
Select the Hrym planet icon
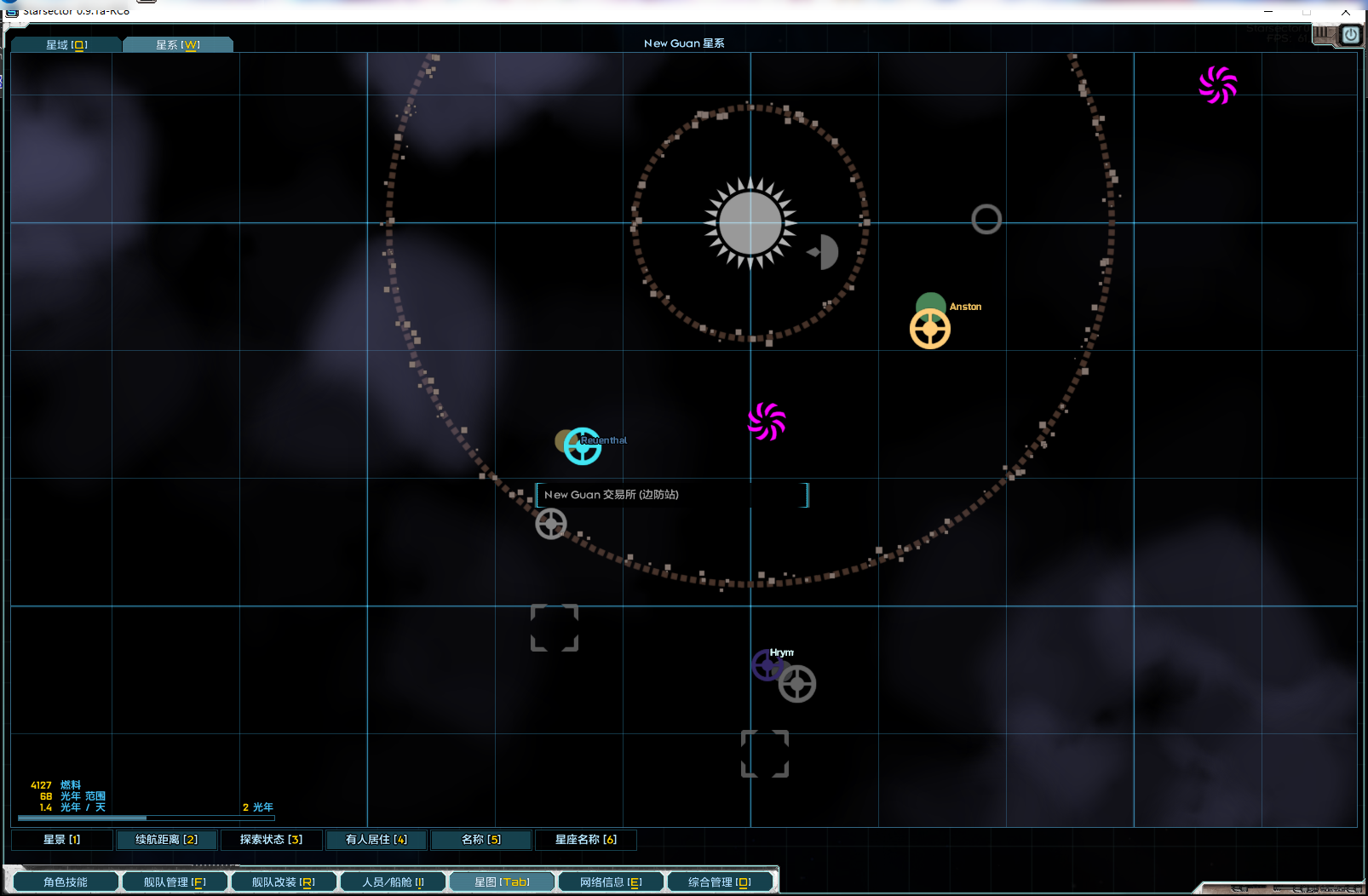[767, 665]
